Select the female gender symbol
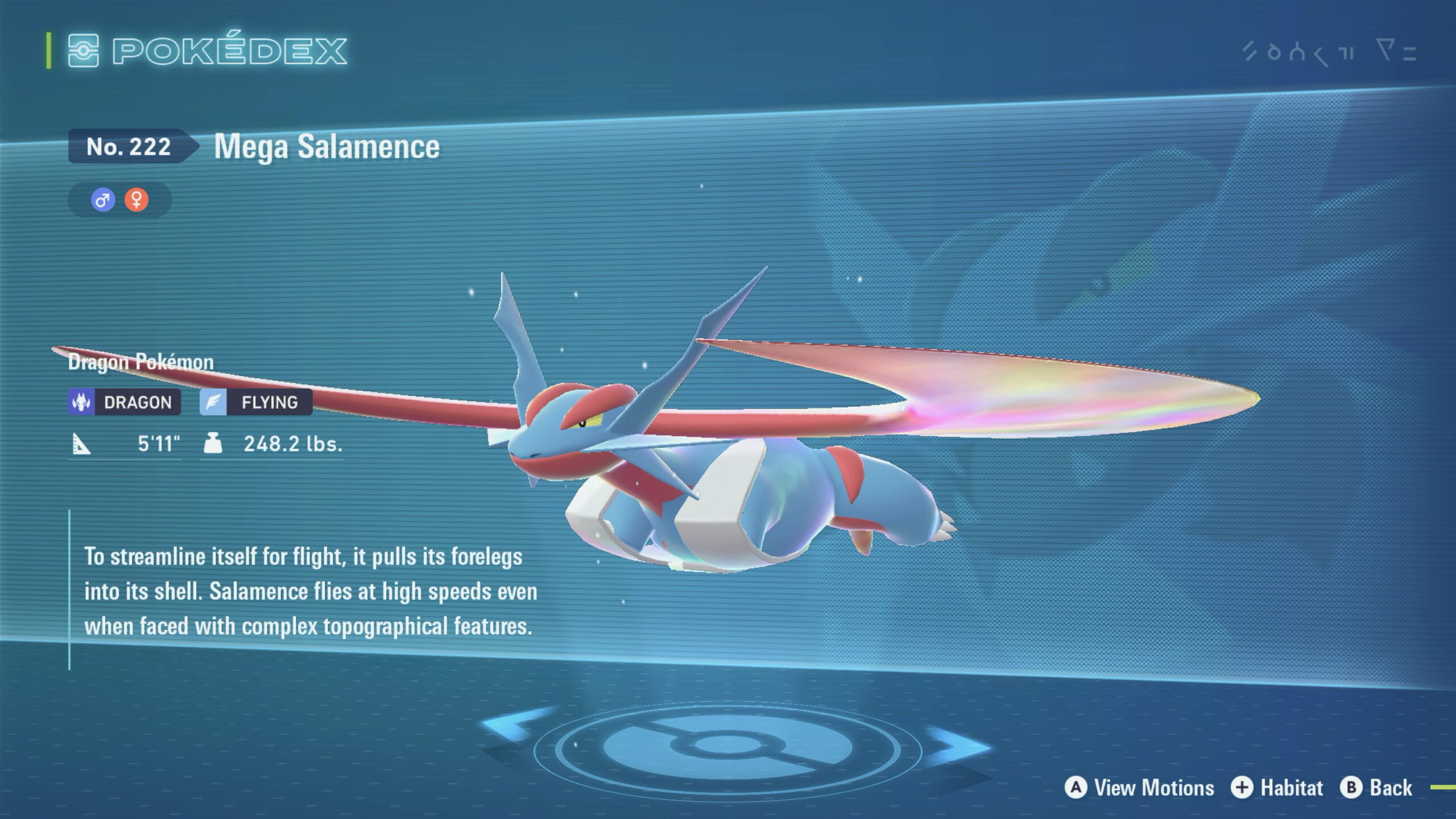Screen dimensions: 1456x819 (x=136, y=200)
